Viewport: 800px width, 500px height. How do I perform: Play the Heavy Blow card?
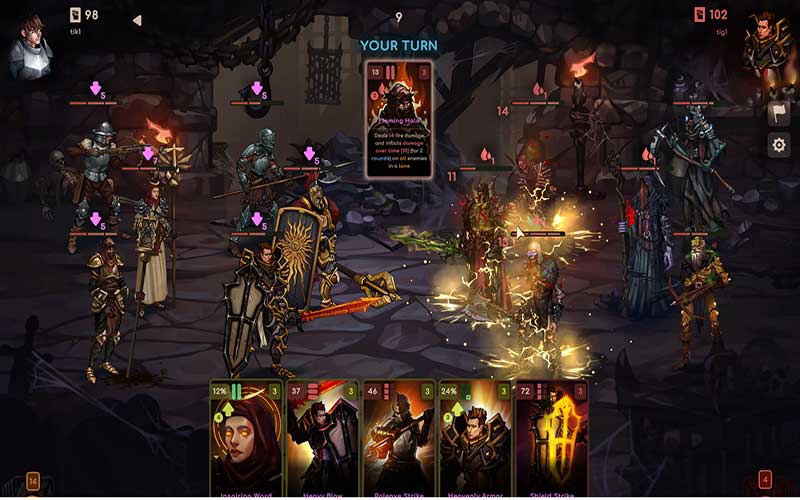(323, 438)
